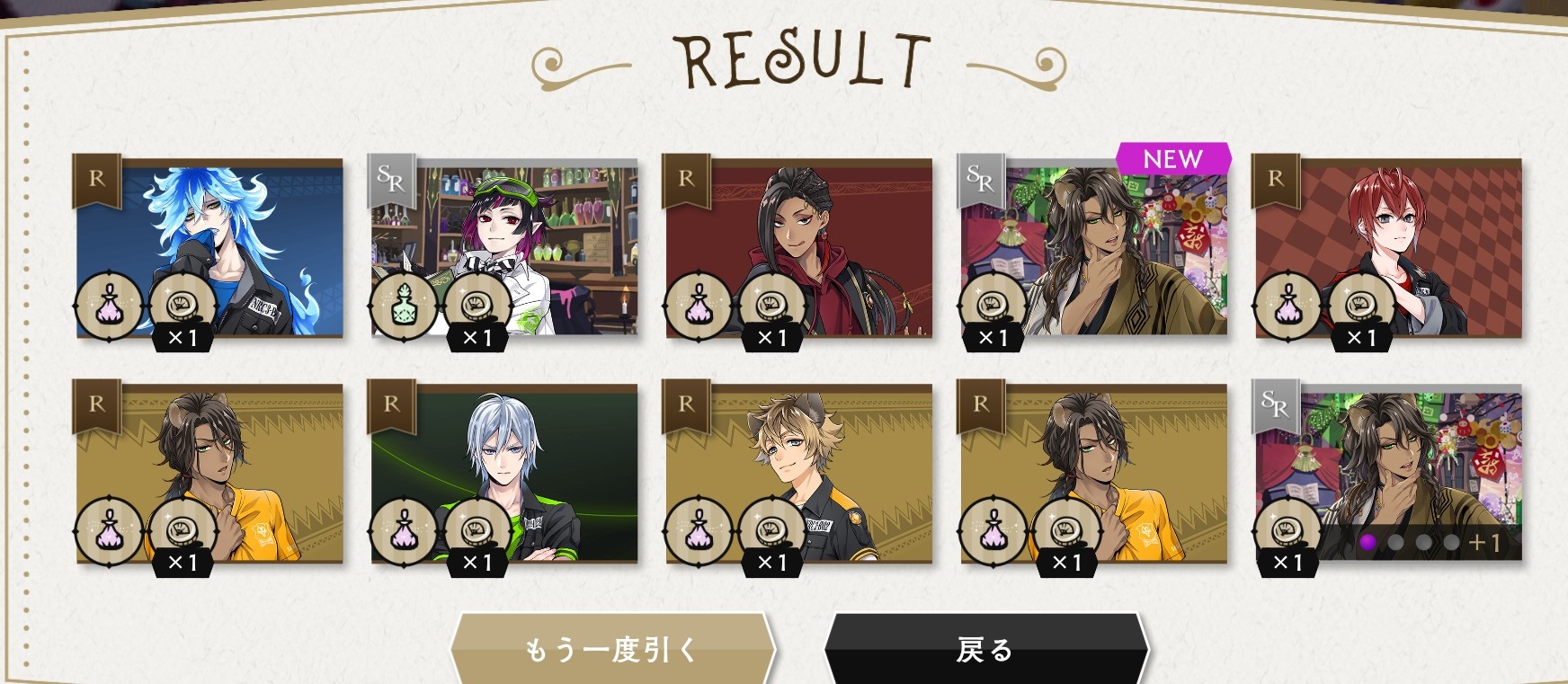Viewport: 1568px width, 684px height.
Task: Open the SR card with green goggles
Action: point(504,248)
